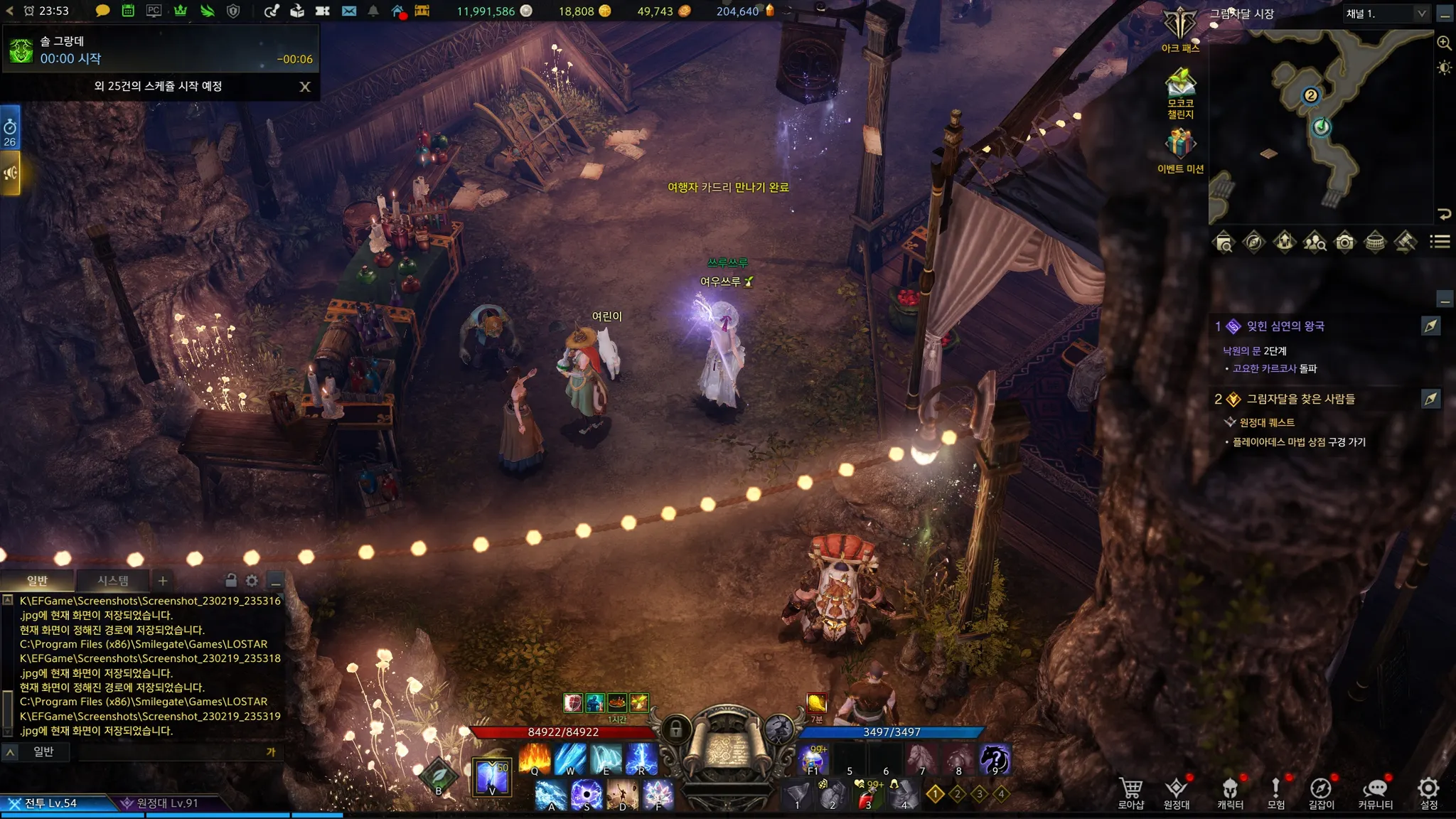Switch to the 시스템 chat tab

click(x=113, y=581)
